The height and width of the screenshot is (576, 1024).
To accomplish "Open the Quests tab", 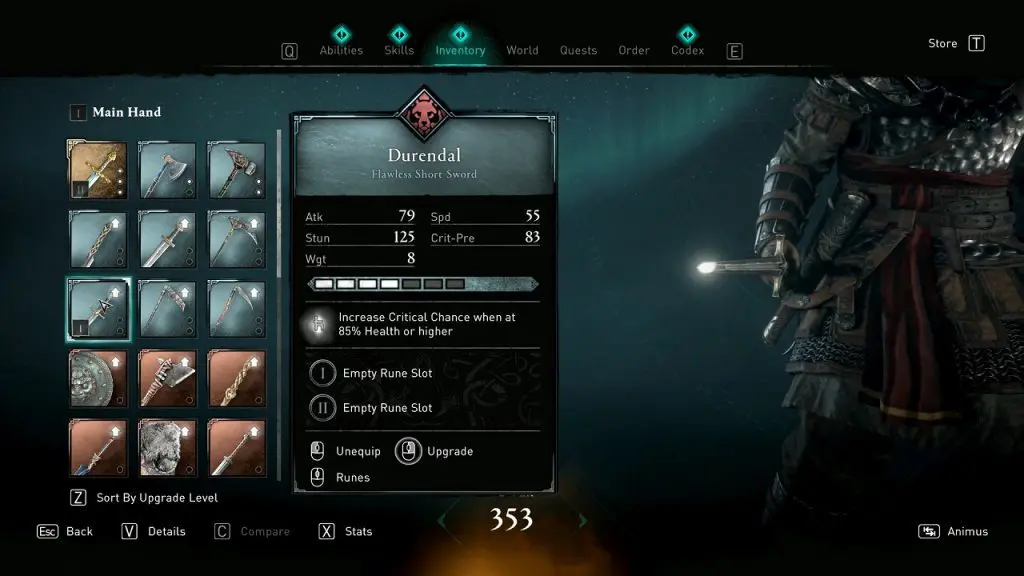I will click(x=578, y=50).
